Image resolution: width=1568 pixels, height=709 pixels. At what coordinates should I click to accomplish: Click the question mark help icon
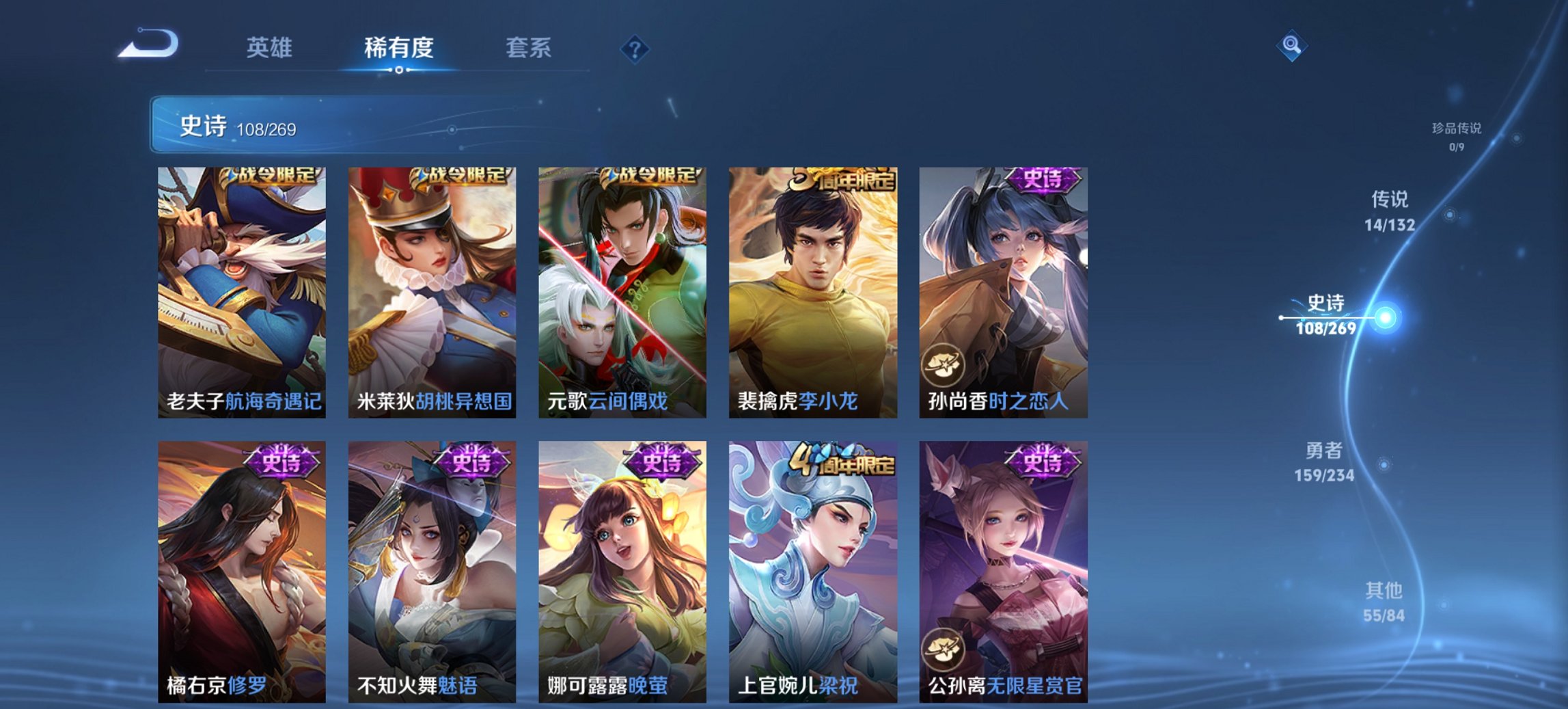pyautogui.click(x=634, y=49)
